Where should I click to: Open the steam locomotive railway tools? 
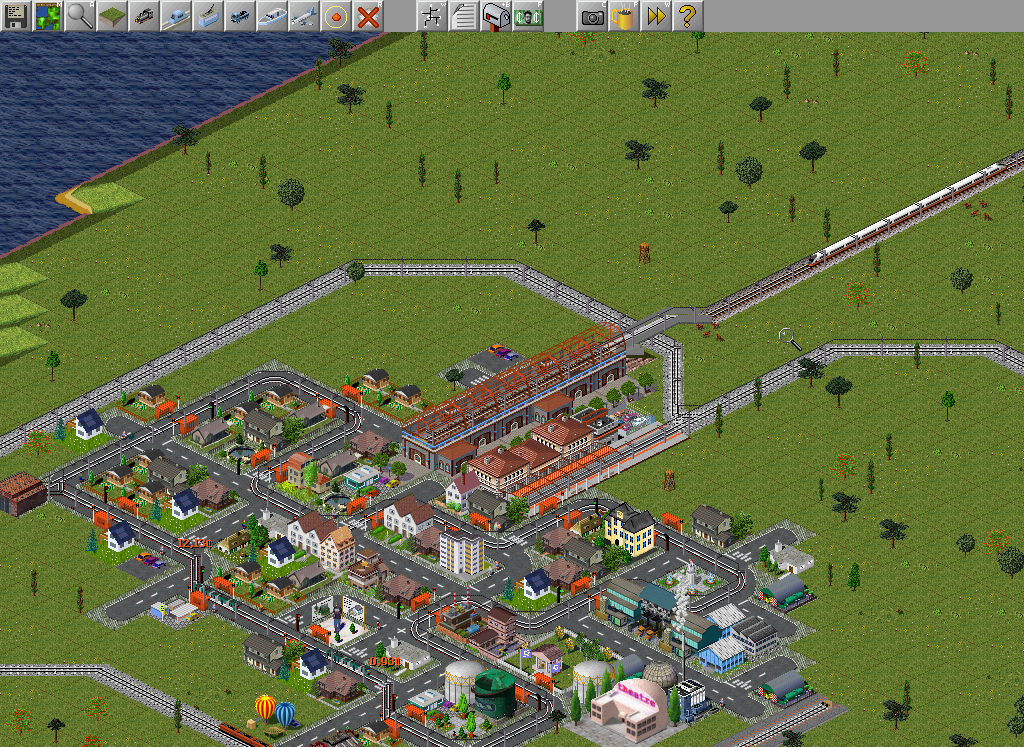click(x=144, y=16)
